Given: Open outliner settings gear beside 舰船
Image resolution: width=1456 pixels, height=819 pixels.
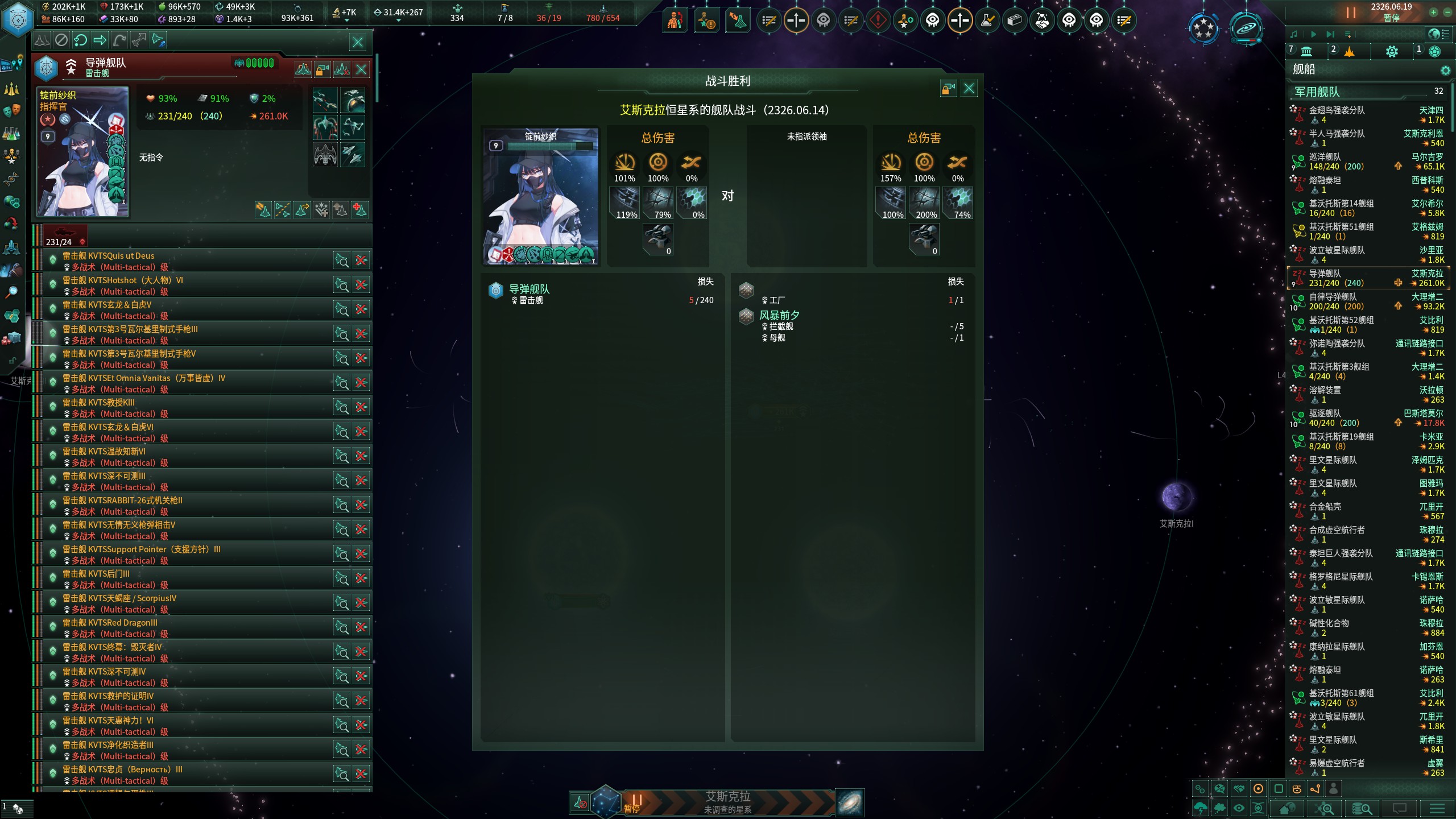Looking at the screenshot, I should [1445, 70].
